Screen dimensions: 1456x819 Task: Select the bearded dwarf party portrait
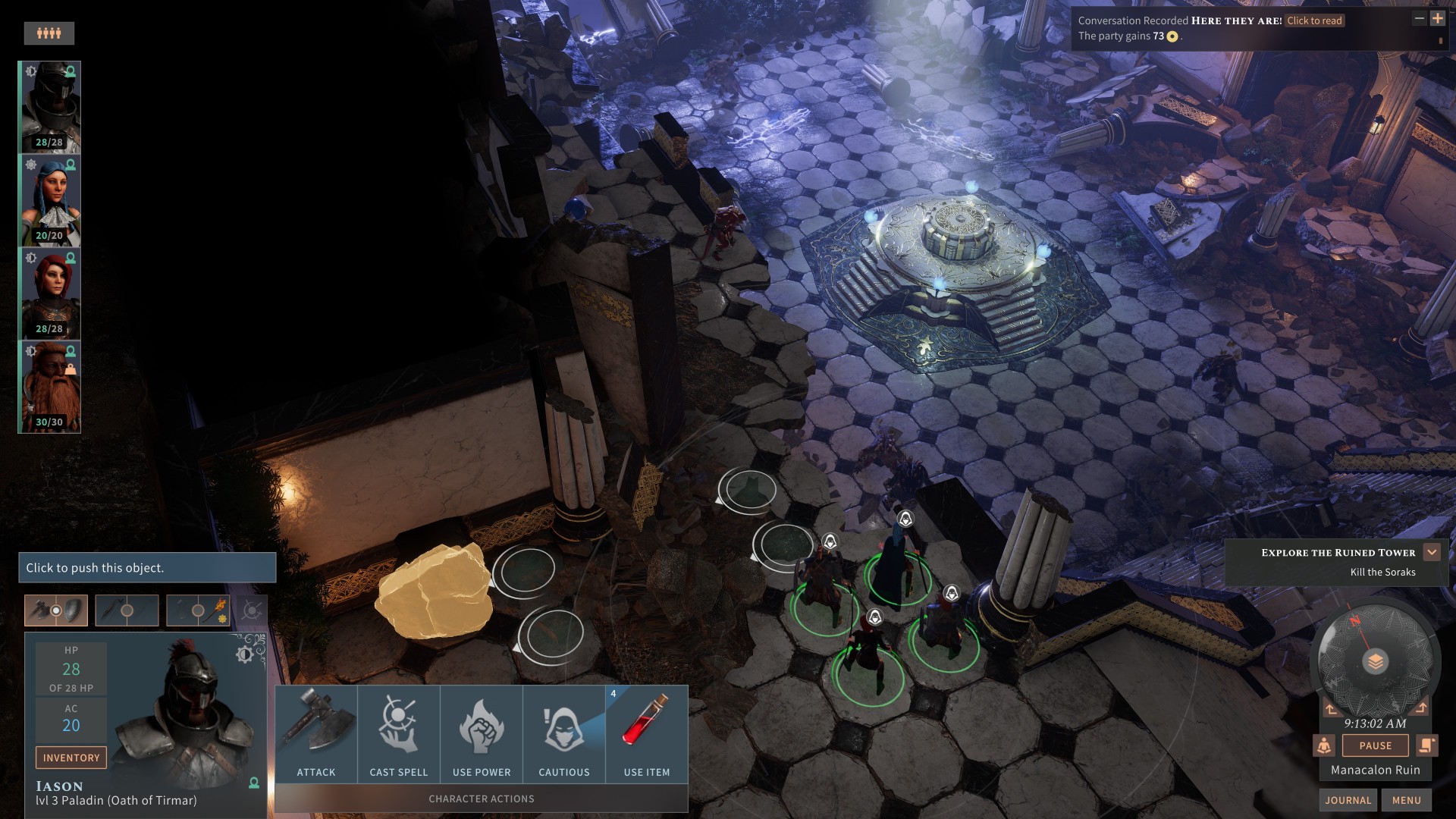click(x=50, y=388)
